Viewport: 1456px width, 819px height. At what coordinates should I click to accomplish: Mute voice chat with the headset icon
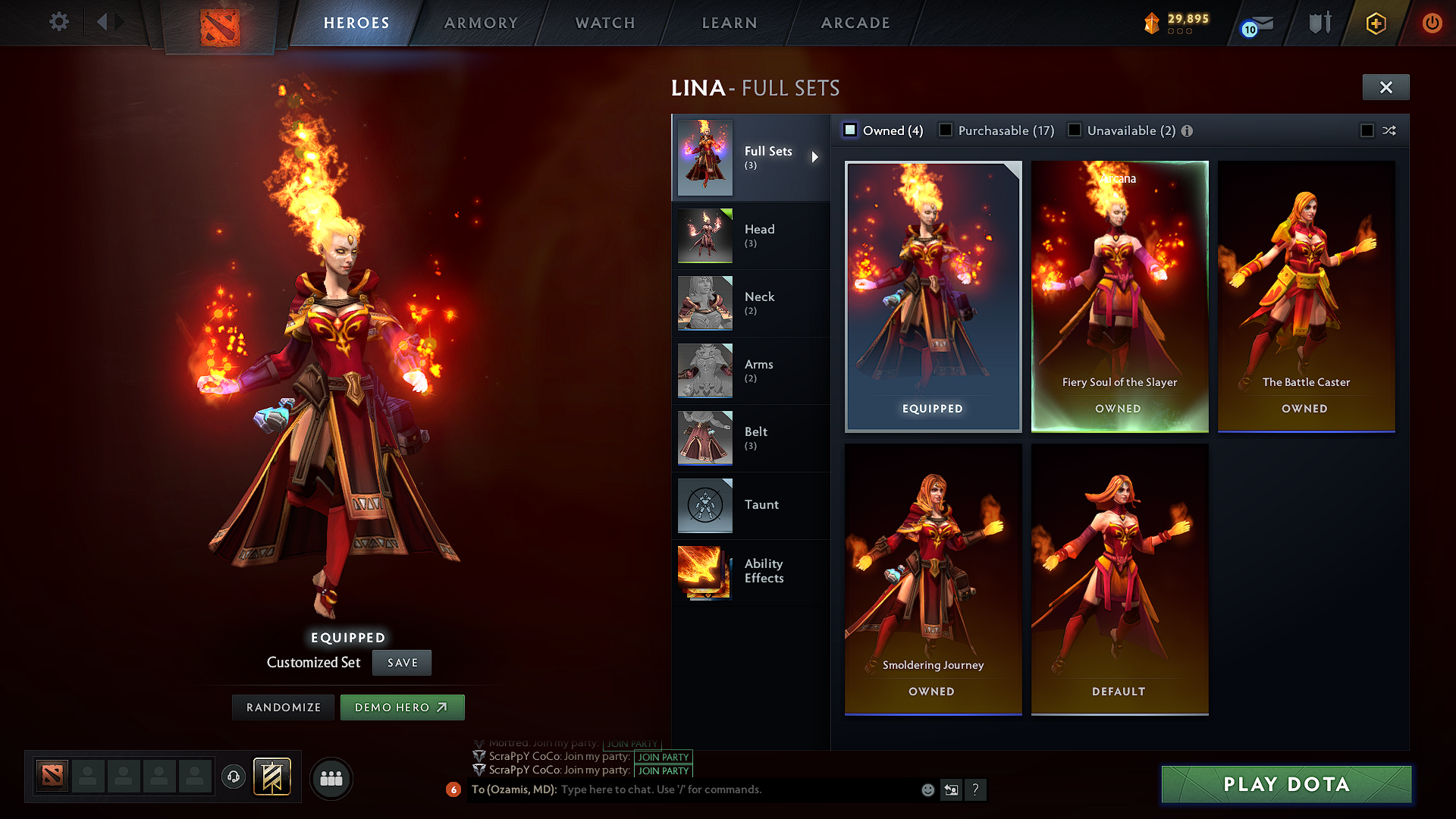234,778
